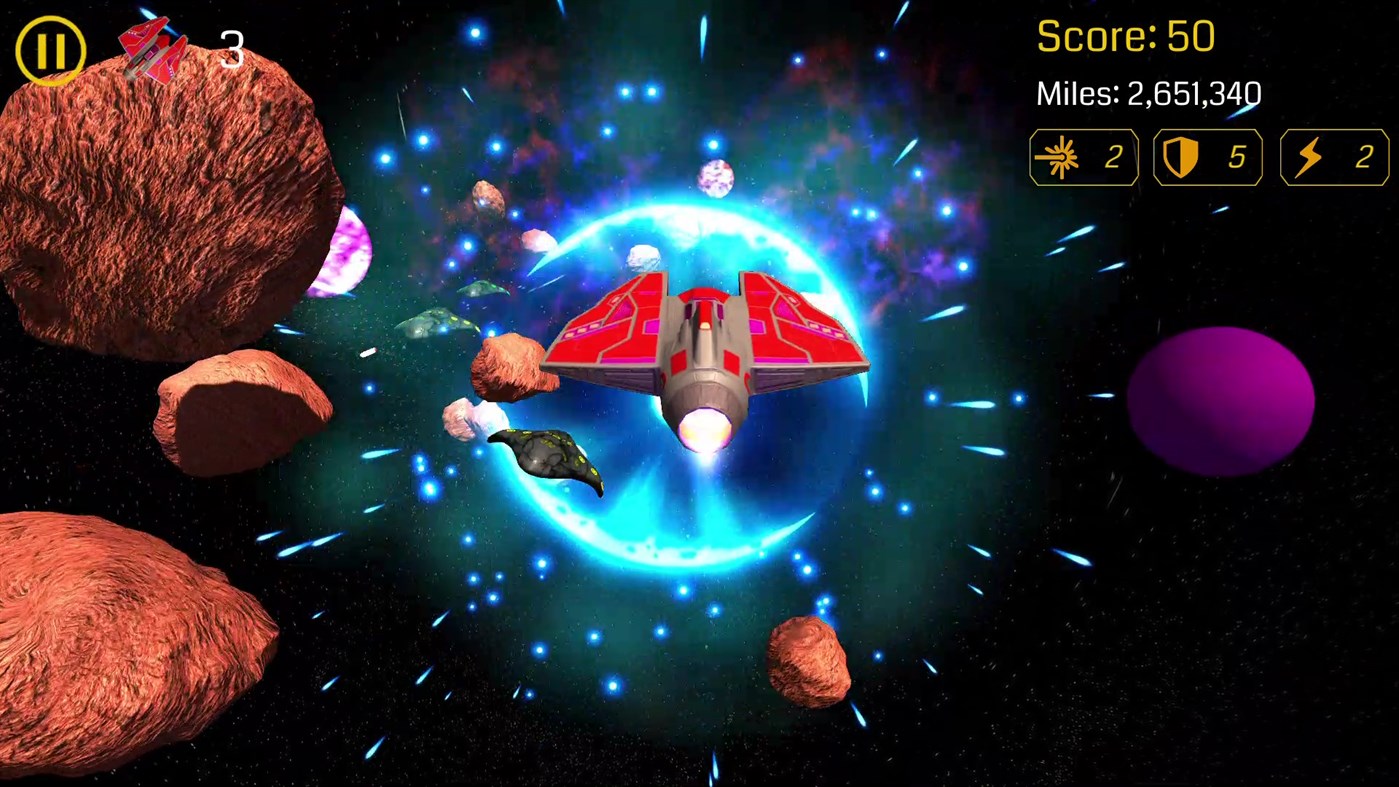Trigger the lightning bolt power-up

(x=1333, y=157)
